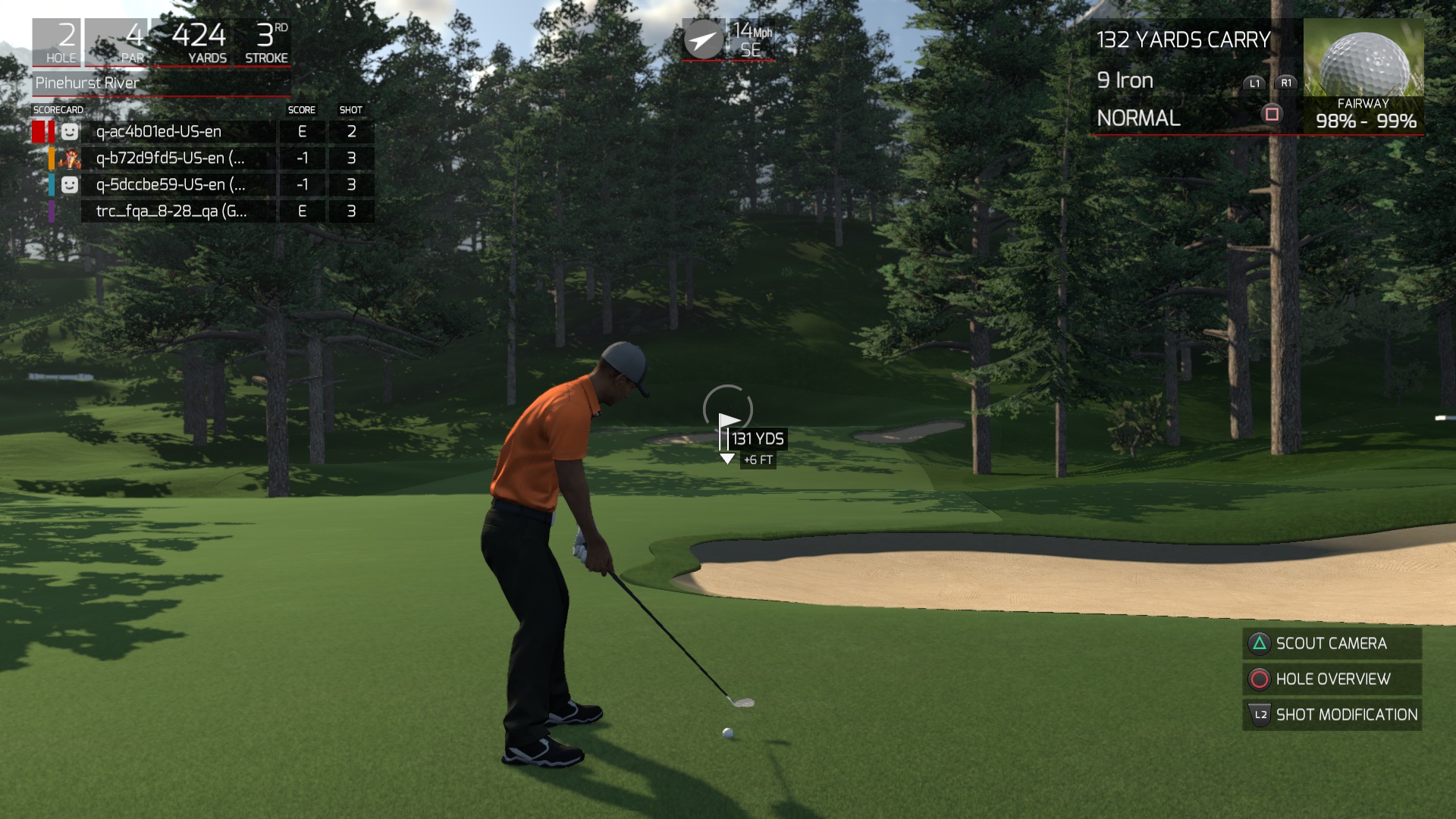Open the Shot Modification option
Viewport: 1456px width, 819px height.
tap(1331, 715)
